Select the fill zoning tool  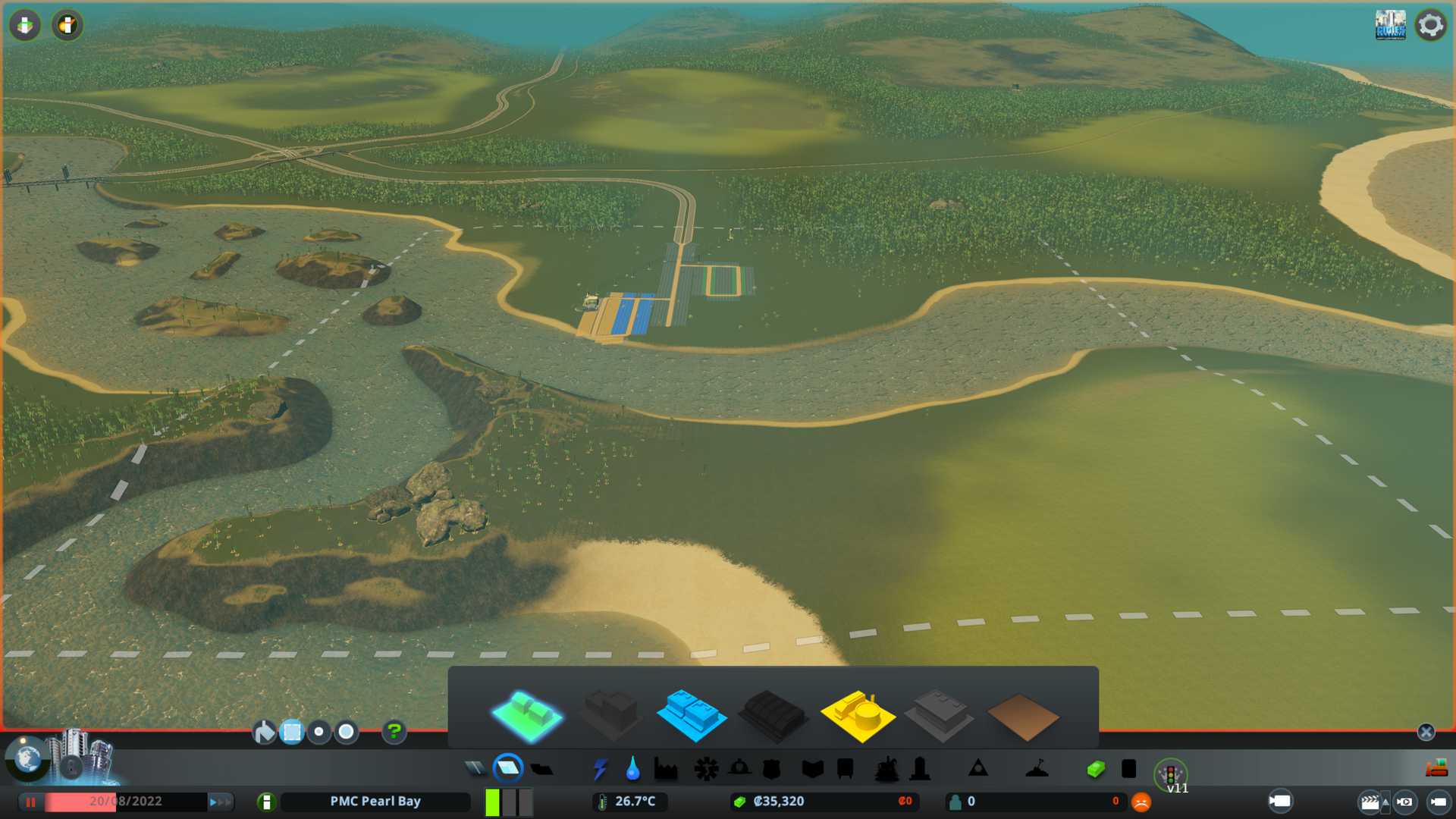(x=264, y=732)
